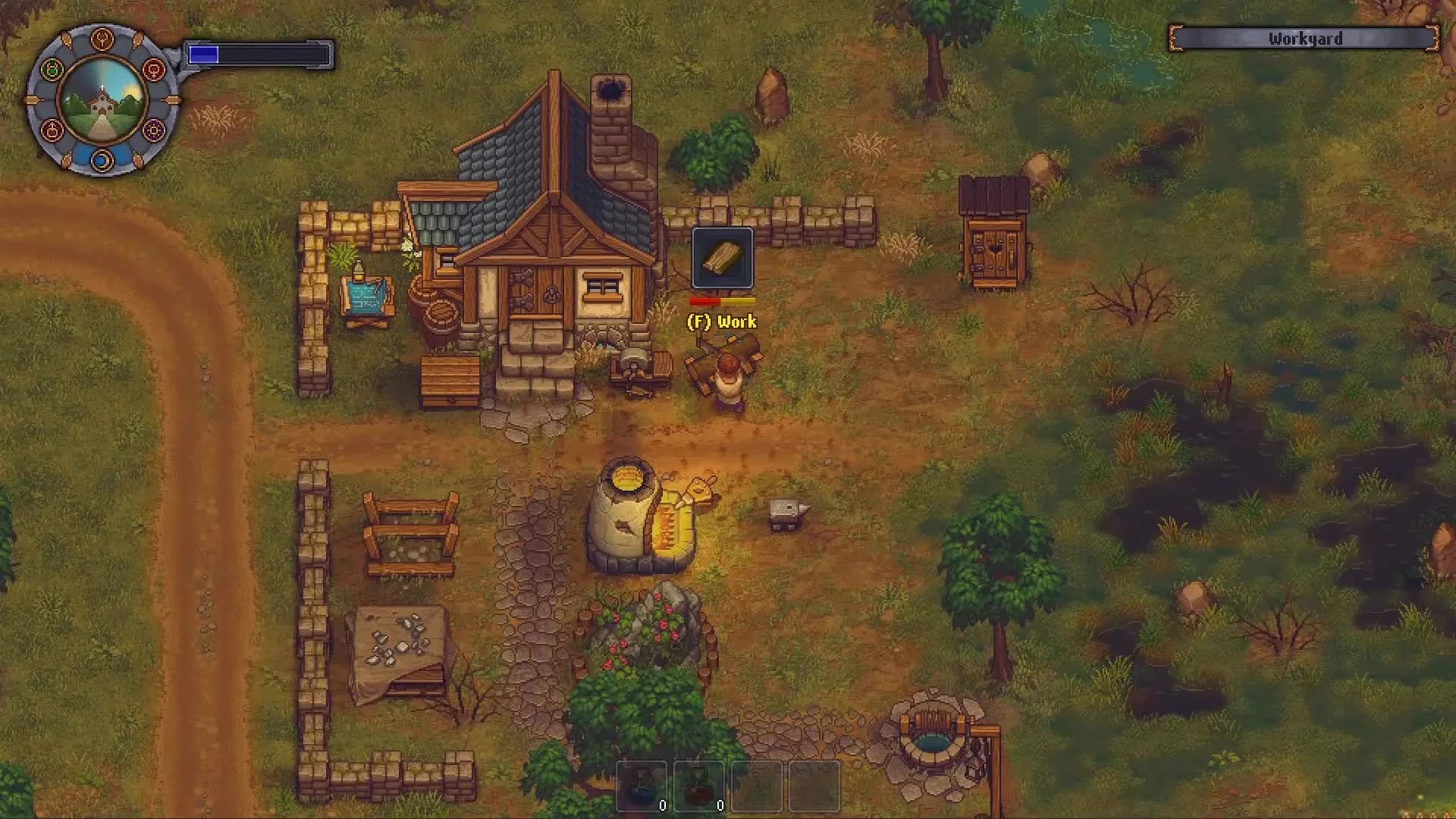Click the firewood icon above the chopping block
The height and width of the screenshot is (819, 1456).
723,258
